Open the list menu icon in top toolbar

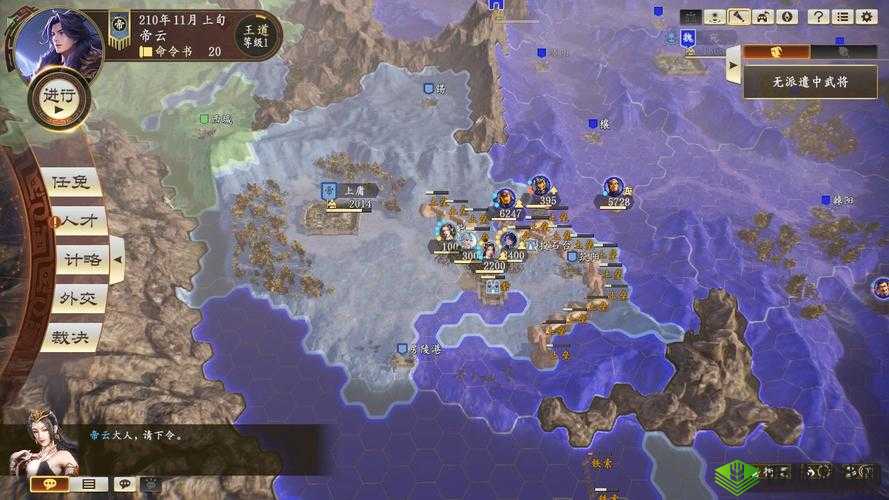tap(842, 16)
